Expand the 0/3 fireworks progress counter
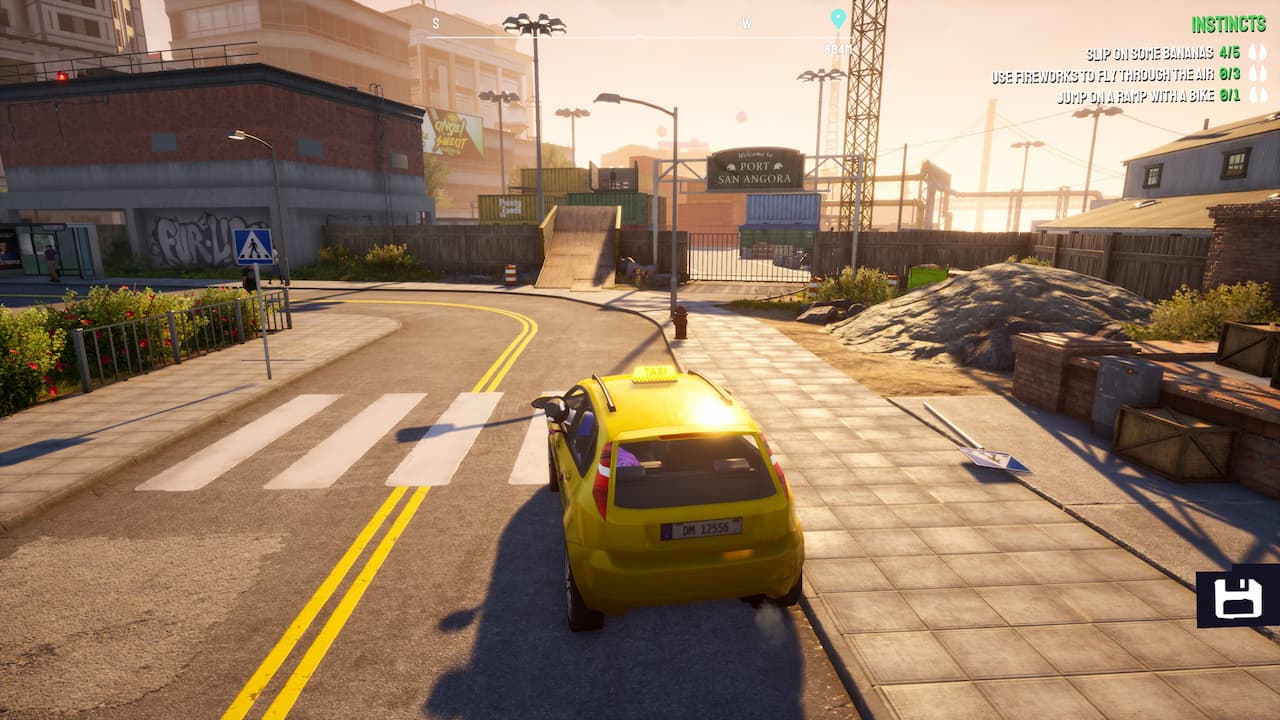Image resolution: width=1280 pixels, height=720 pixels. [x=1230, y=73]
